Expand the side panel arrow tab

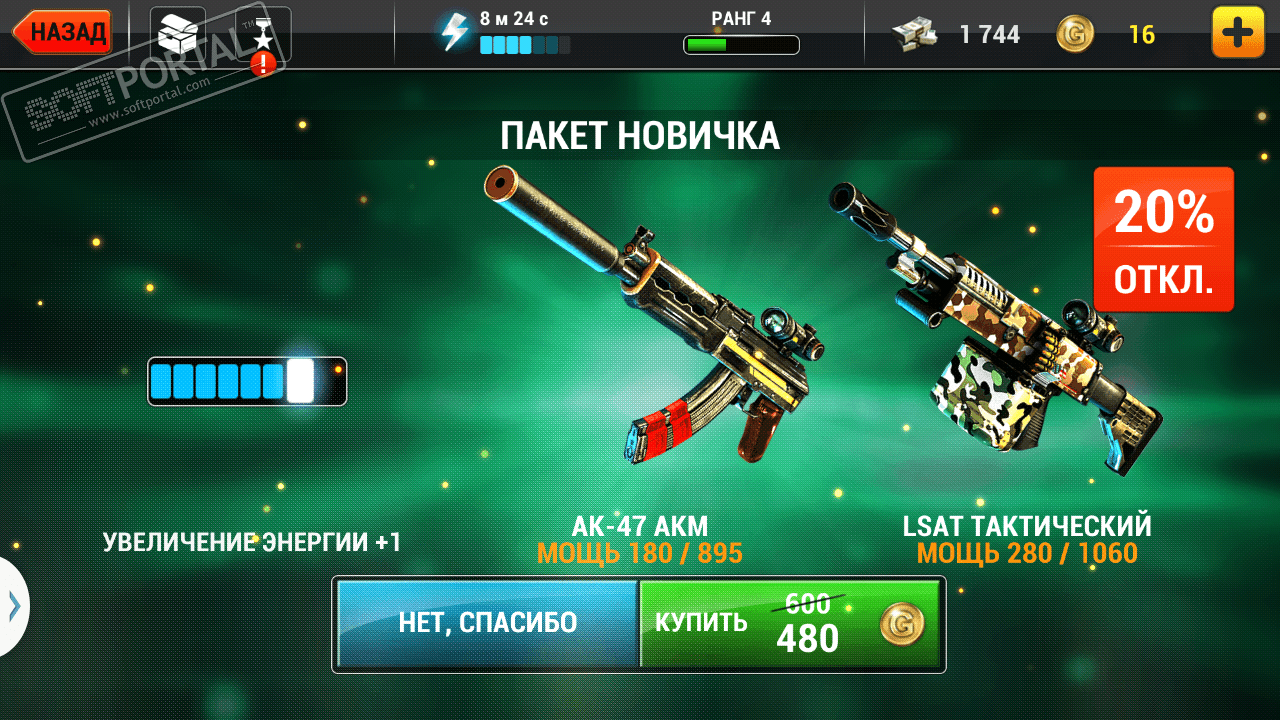[13, 606]
